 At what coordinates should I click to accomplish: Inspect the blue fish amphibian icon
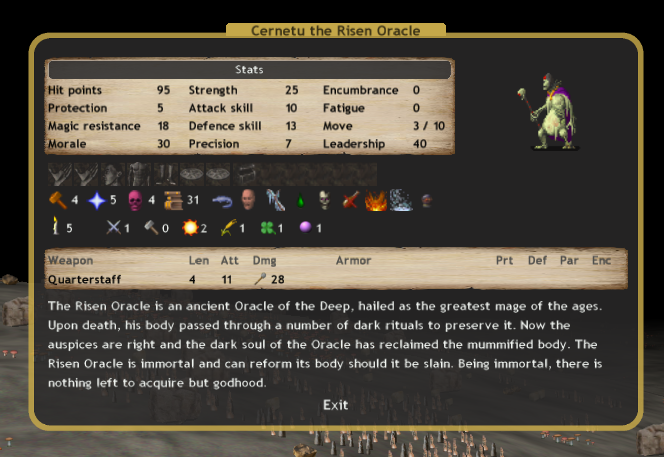coord(221,200)
